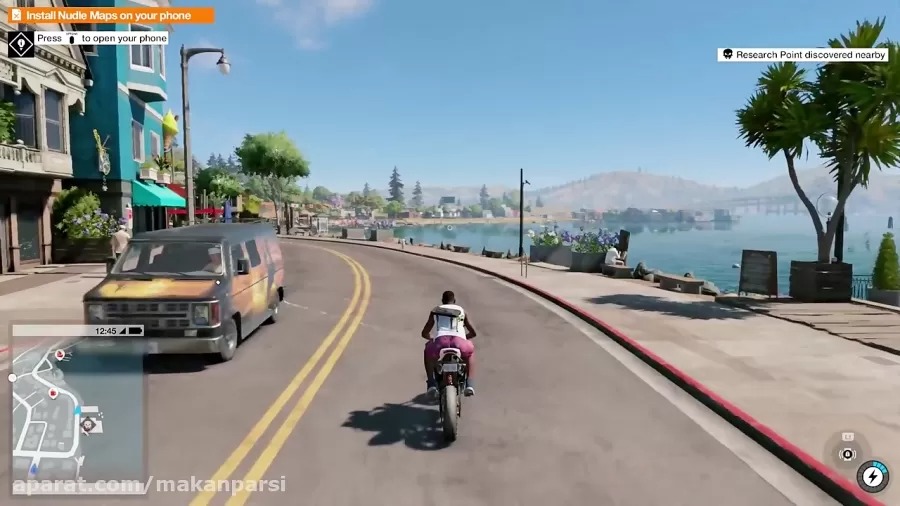Viewport: 900px width, 506px height.
Task: Click the diamond hint icon
Action: click(x=20, y=43)
